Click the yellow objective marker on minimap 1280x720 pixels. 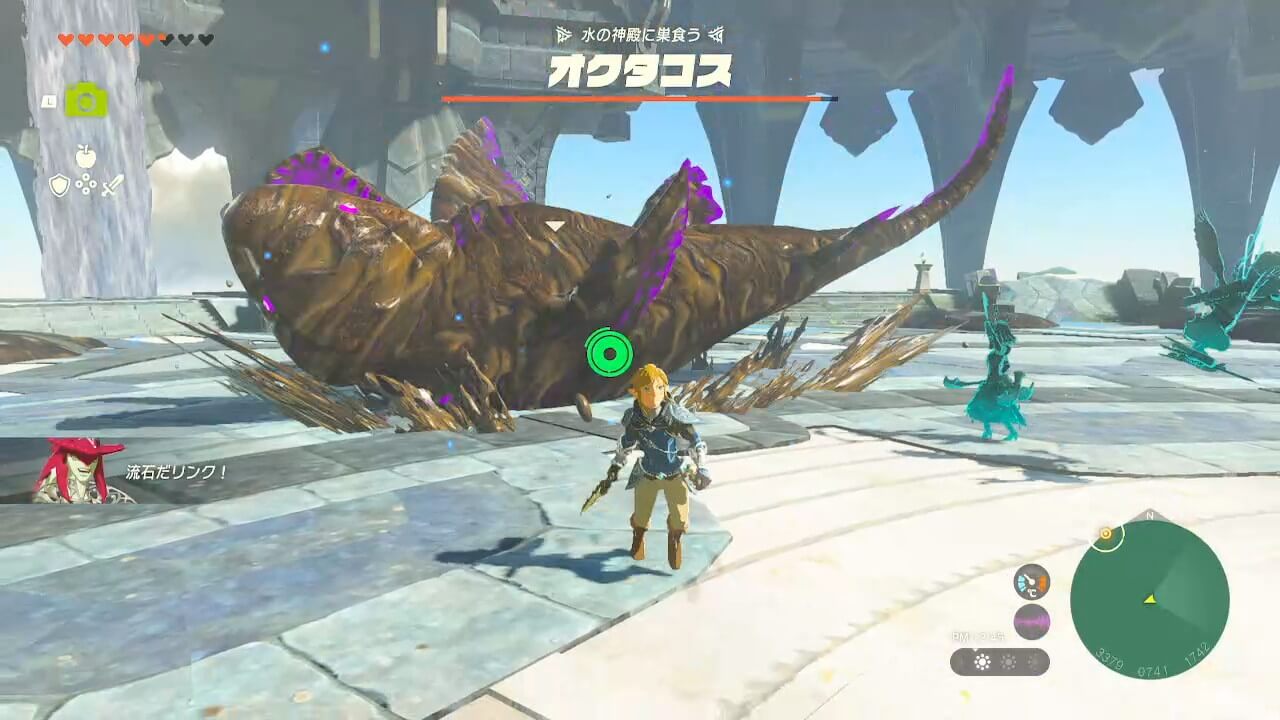coord(1106,534)
